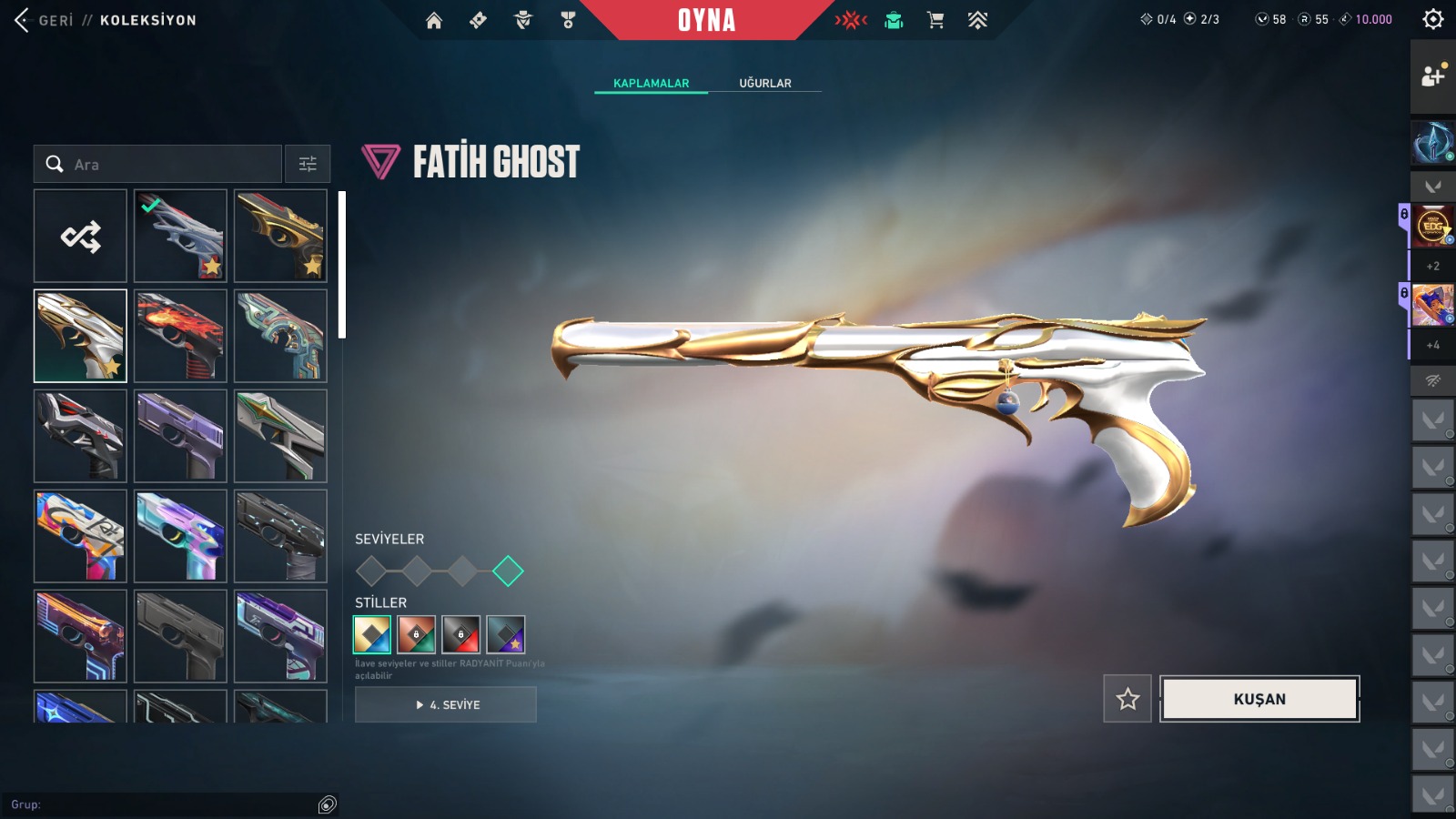1456x819 pixels.
Task: Choose the random shuffle skin tile
Action: 80,237
